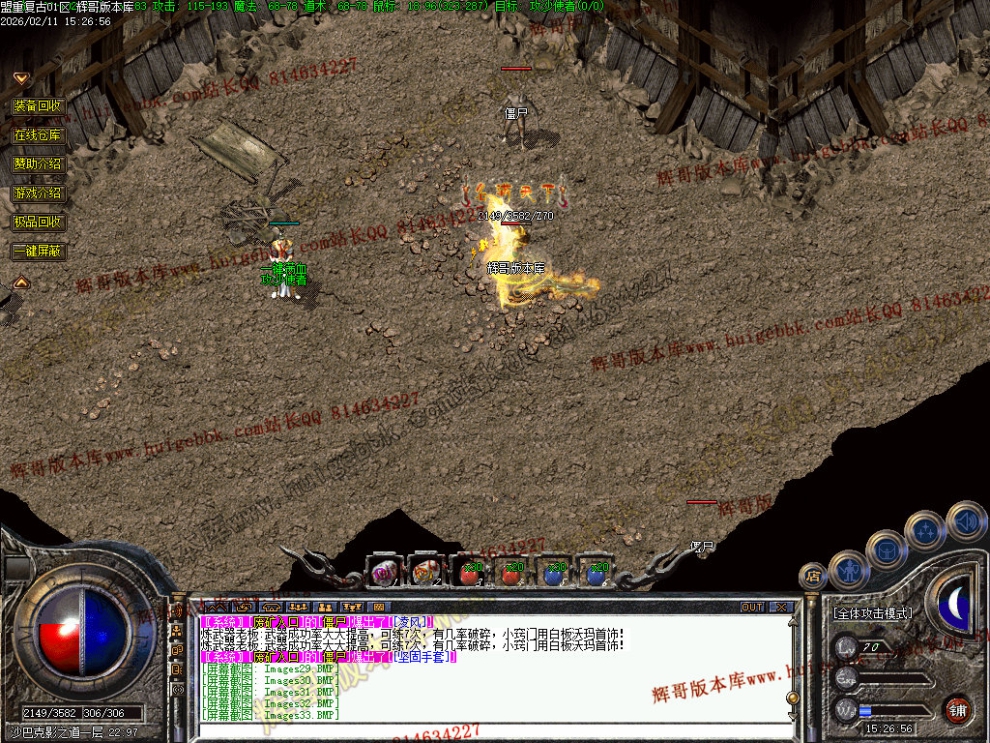Open the 游戏介绍 game introduction

38,192
